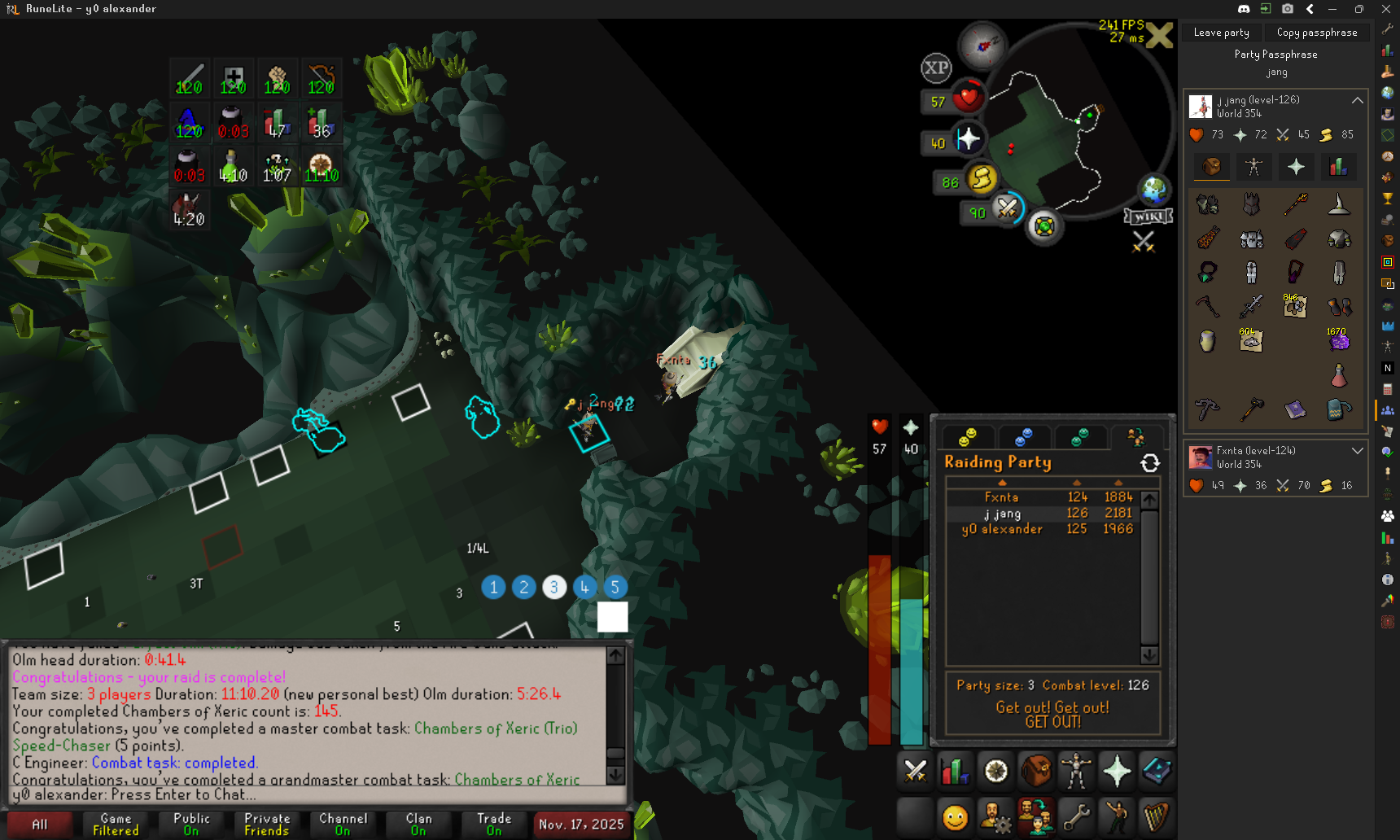The image size is (1400, 840).
Task: Switch to the Combat Options crossed-swords tab
Action: pyautogui.click(x=916, y=771)
